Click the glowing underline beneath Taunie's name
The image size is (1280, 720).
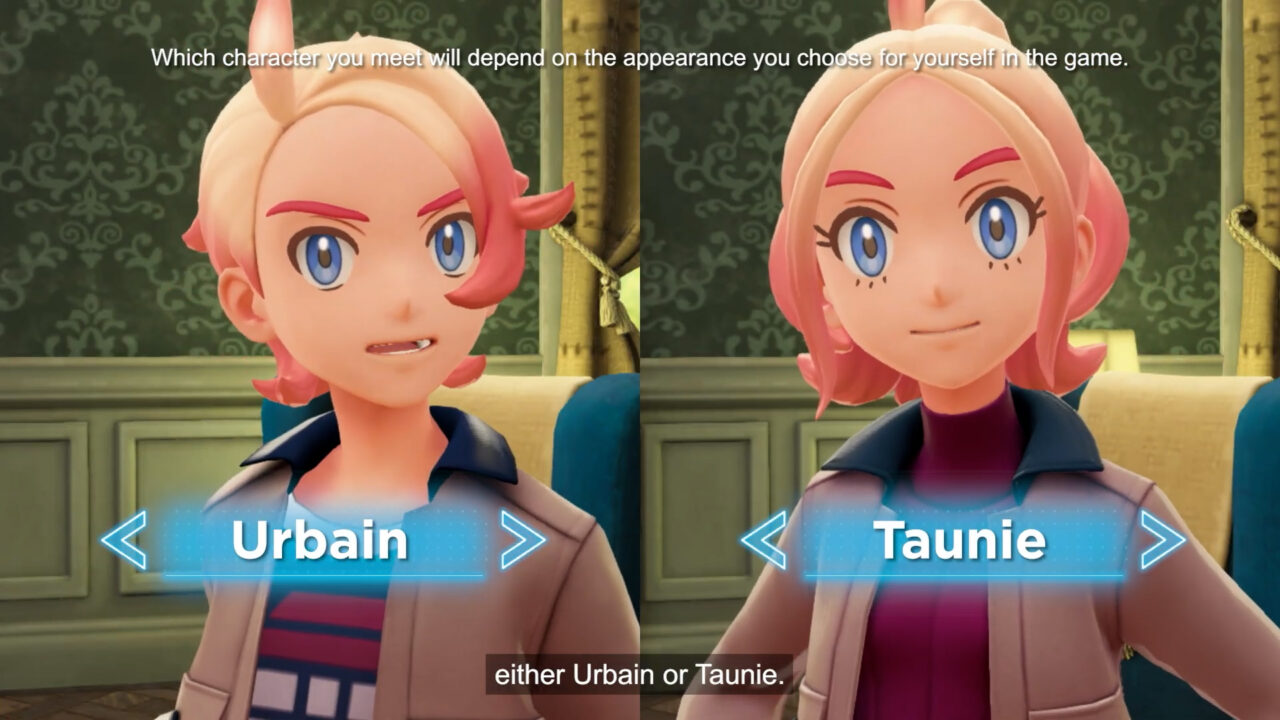pos(960,573)
